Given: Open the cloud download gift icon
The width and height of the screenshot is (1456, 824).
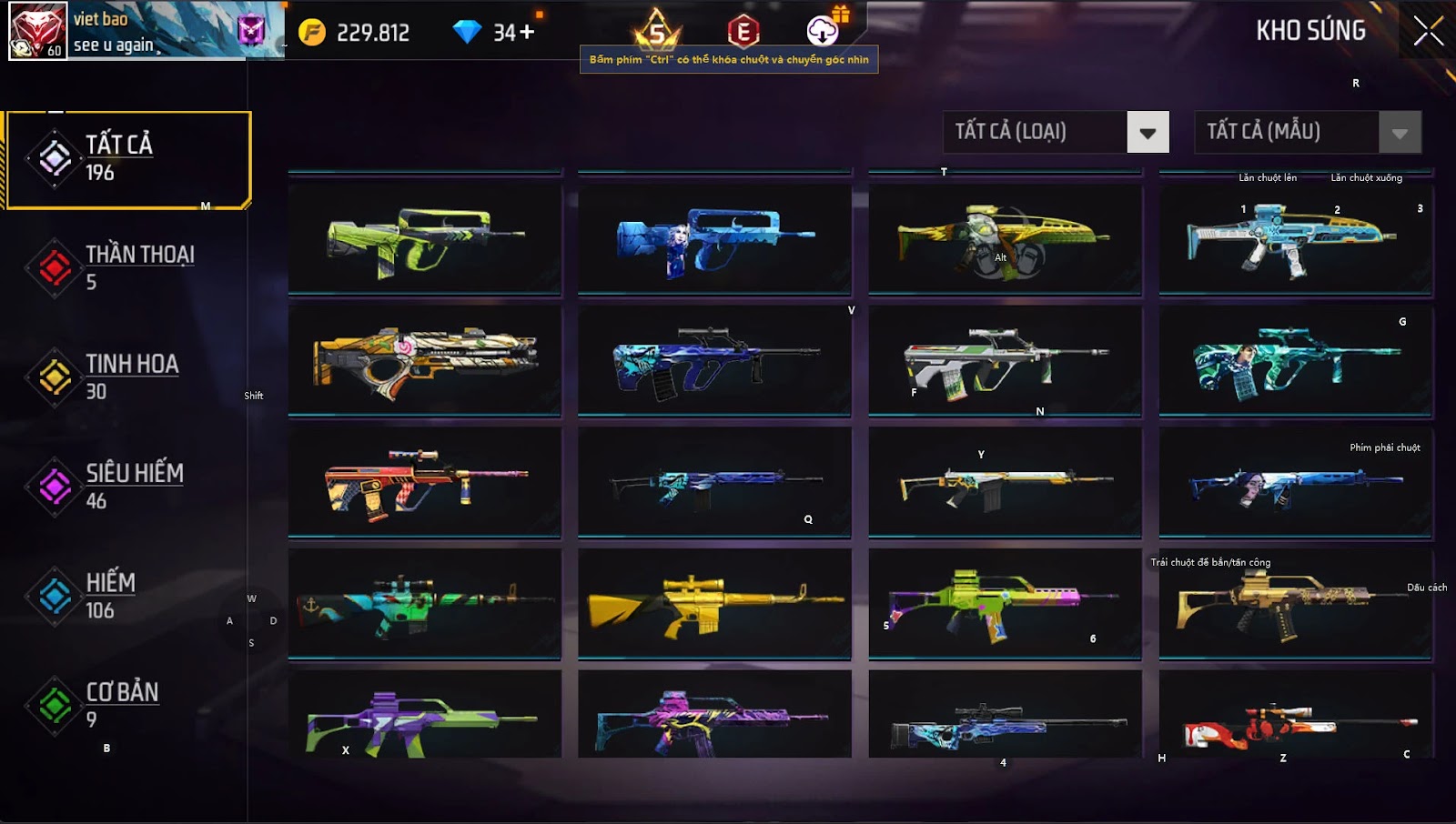Looking at the screenshot, I should click(823, 31).
